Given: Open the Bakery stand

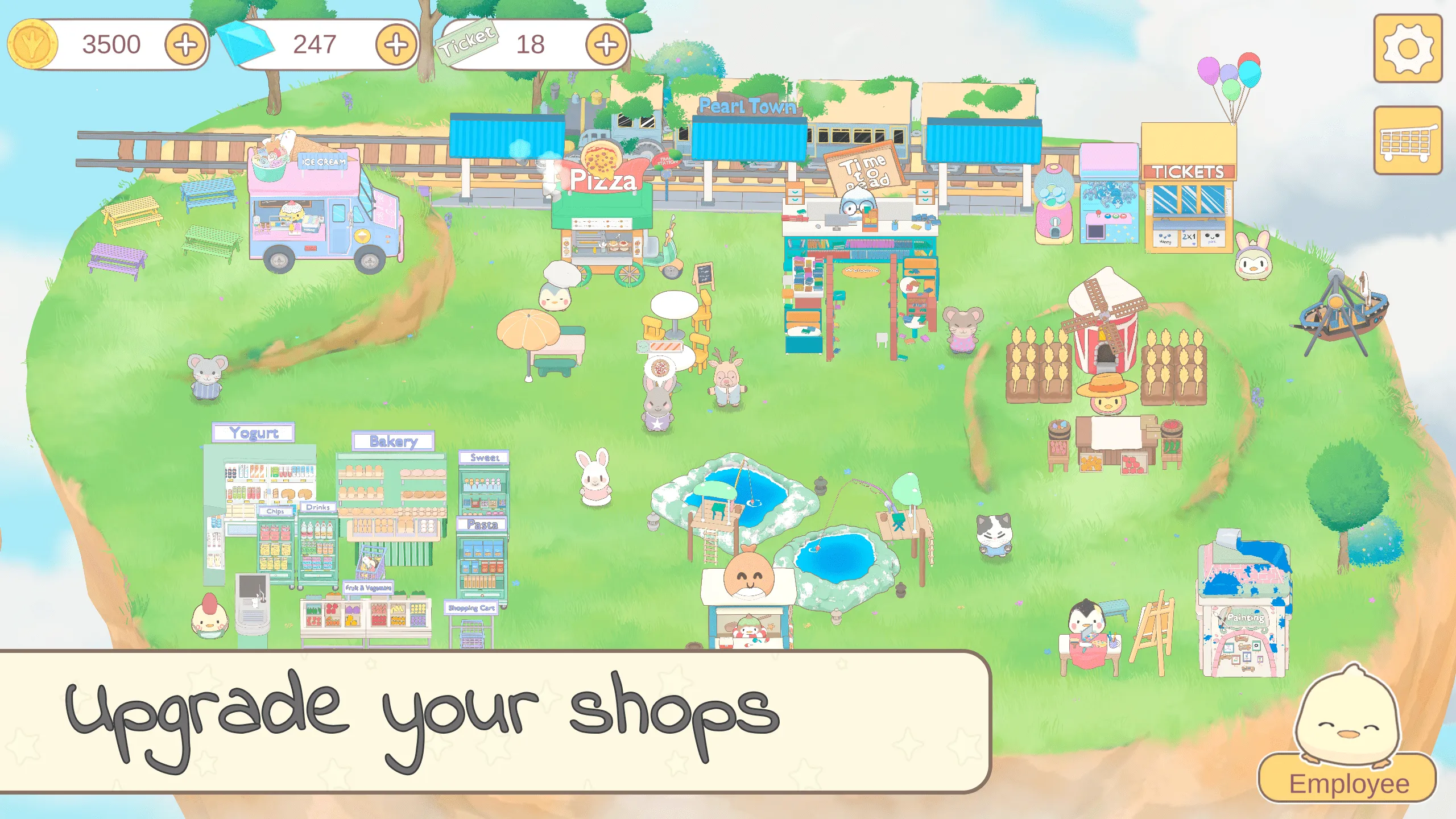Looking at the screenshot, I should click(x=392, y=500).
